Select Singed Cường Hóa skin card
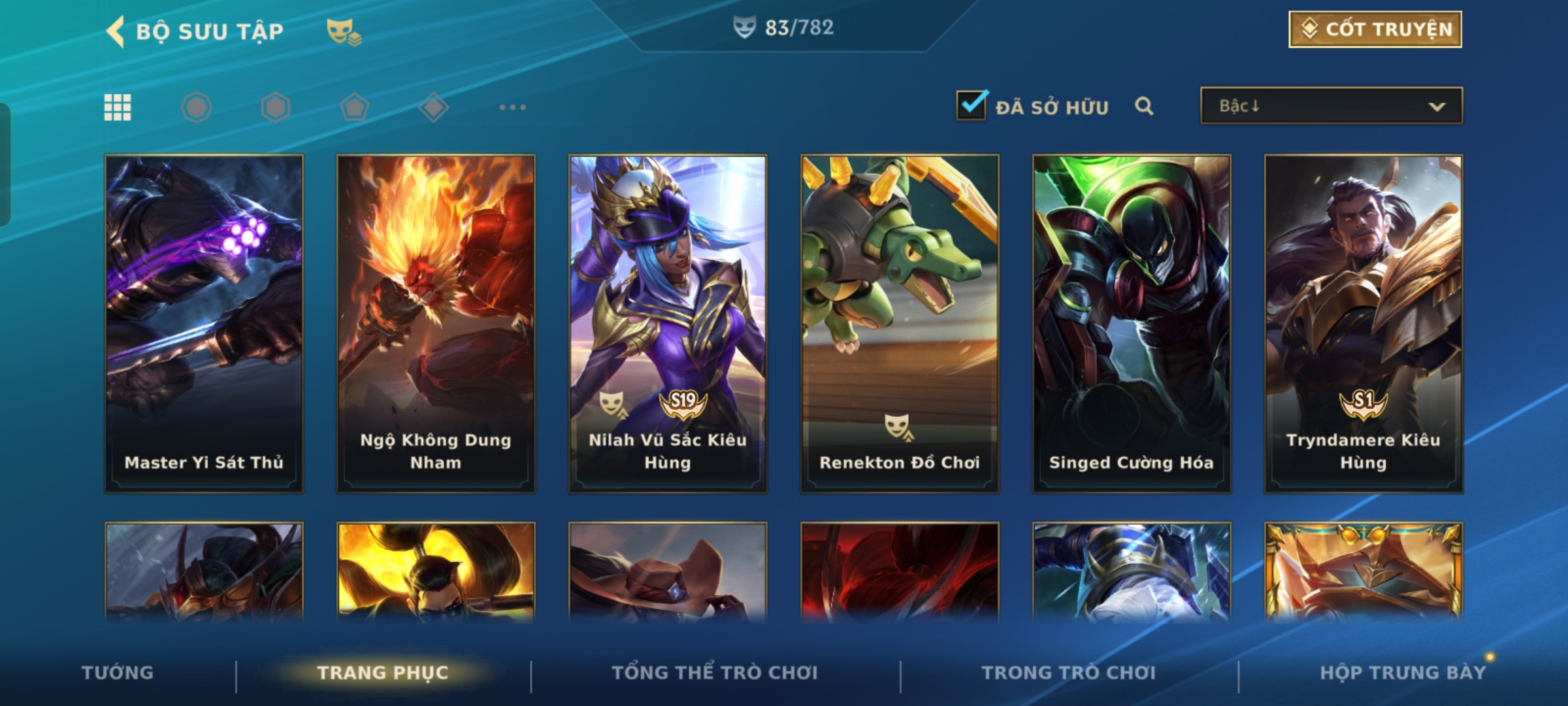The width and height of the screenshot is (1568, 706). pos(1132,324)
